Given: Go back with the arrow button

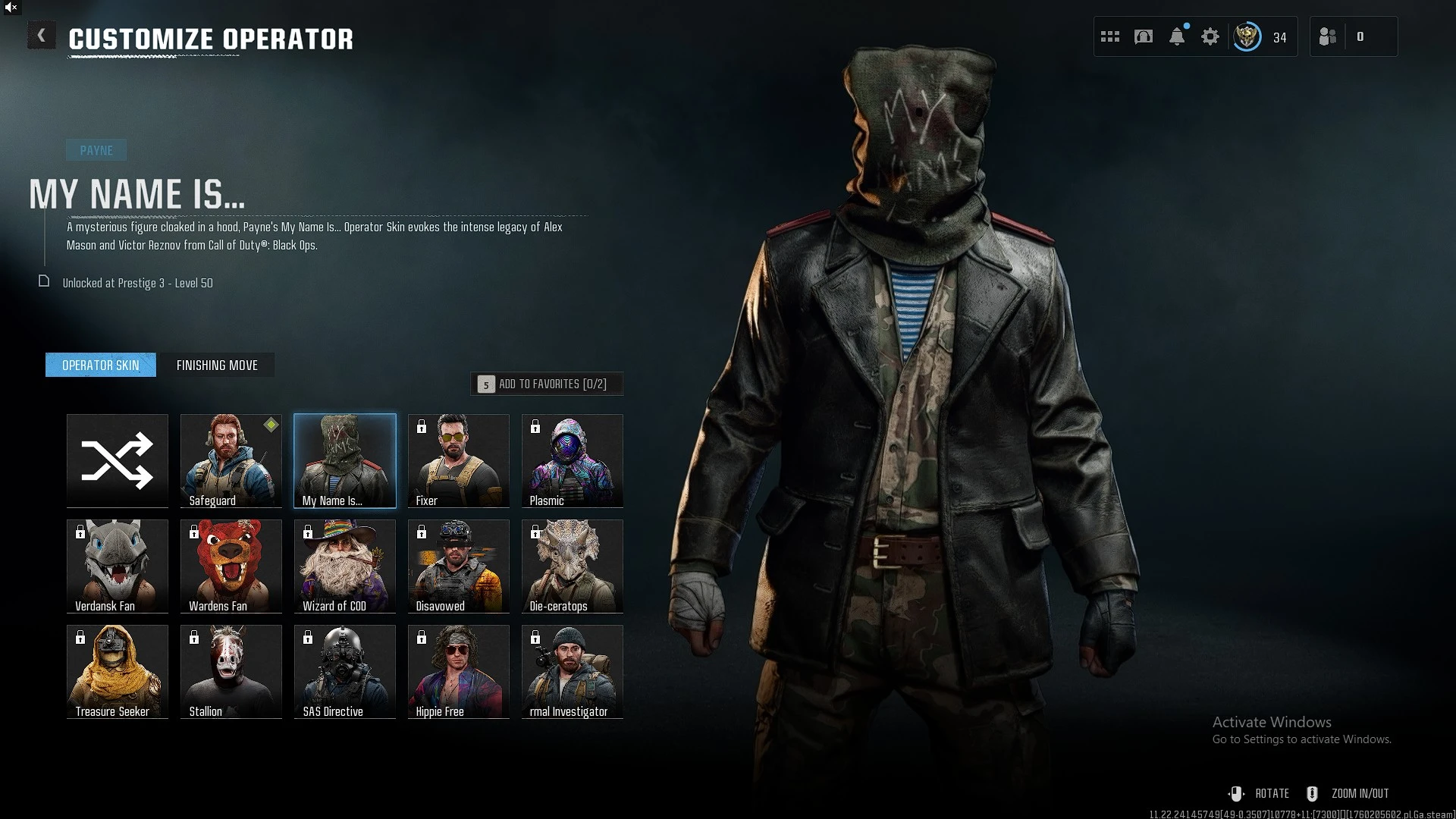Looking at the screenshot, I should click(x=42, y=35).
